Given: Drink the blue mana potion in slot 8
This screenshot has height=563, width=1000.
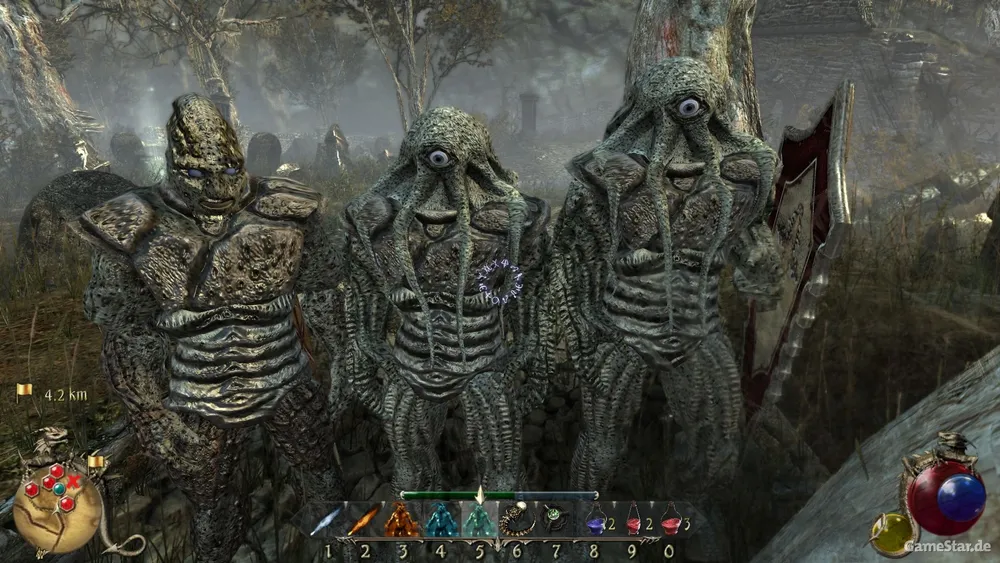Looking at the screenshot, I should 596,520.
